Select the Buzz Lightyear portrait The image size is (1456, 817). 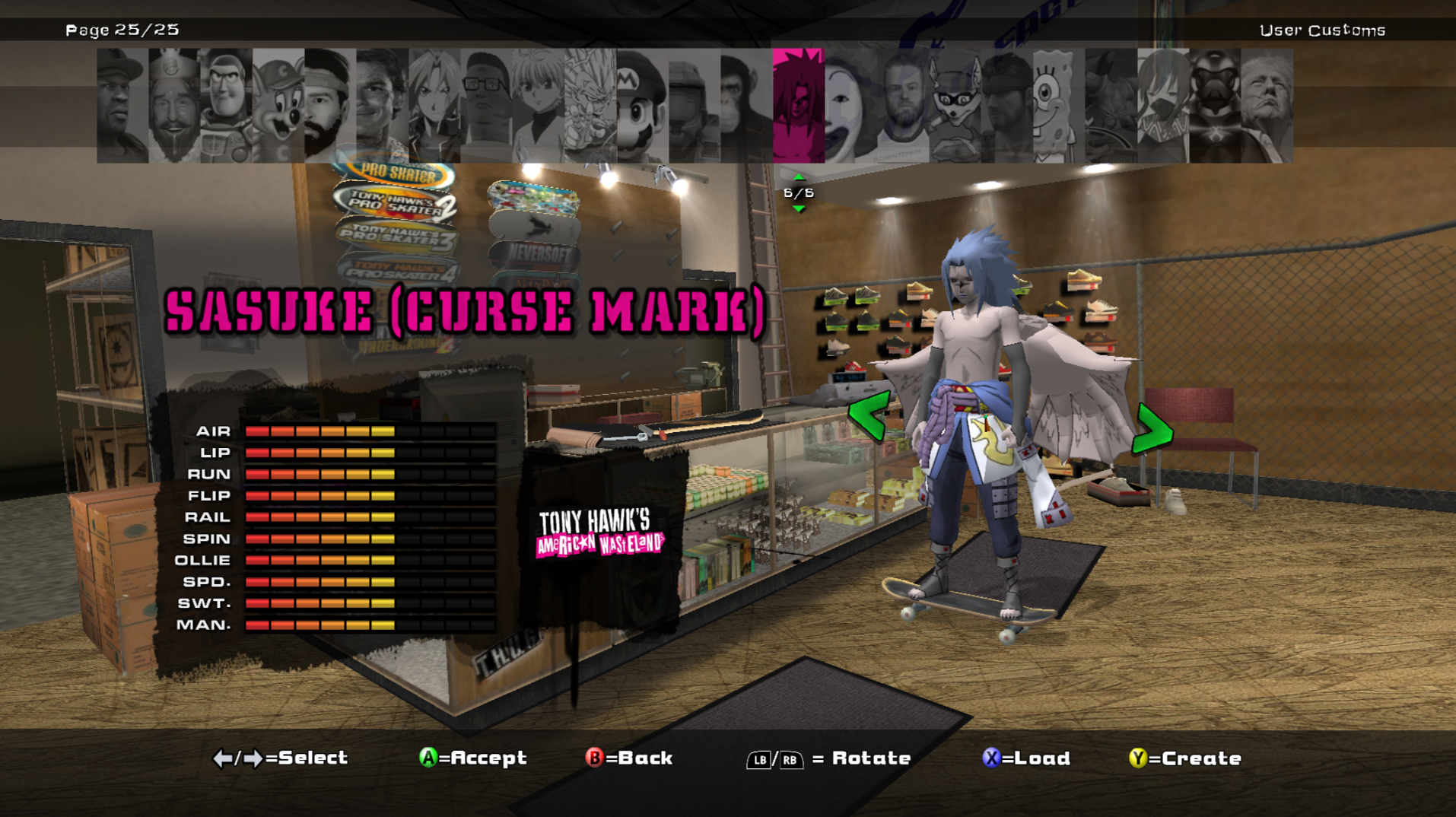(226, 105)
